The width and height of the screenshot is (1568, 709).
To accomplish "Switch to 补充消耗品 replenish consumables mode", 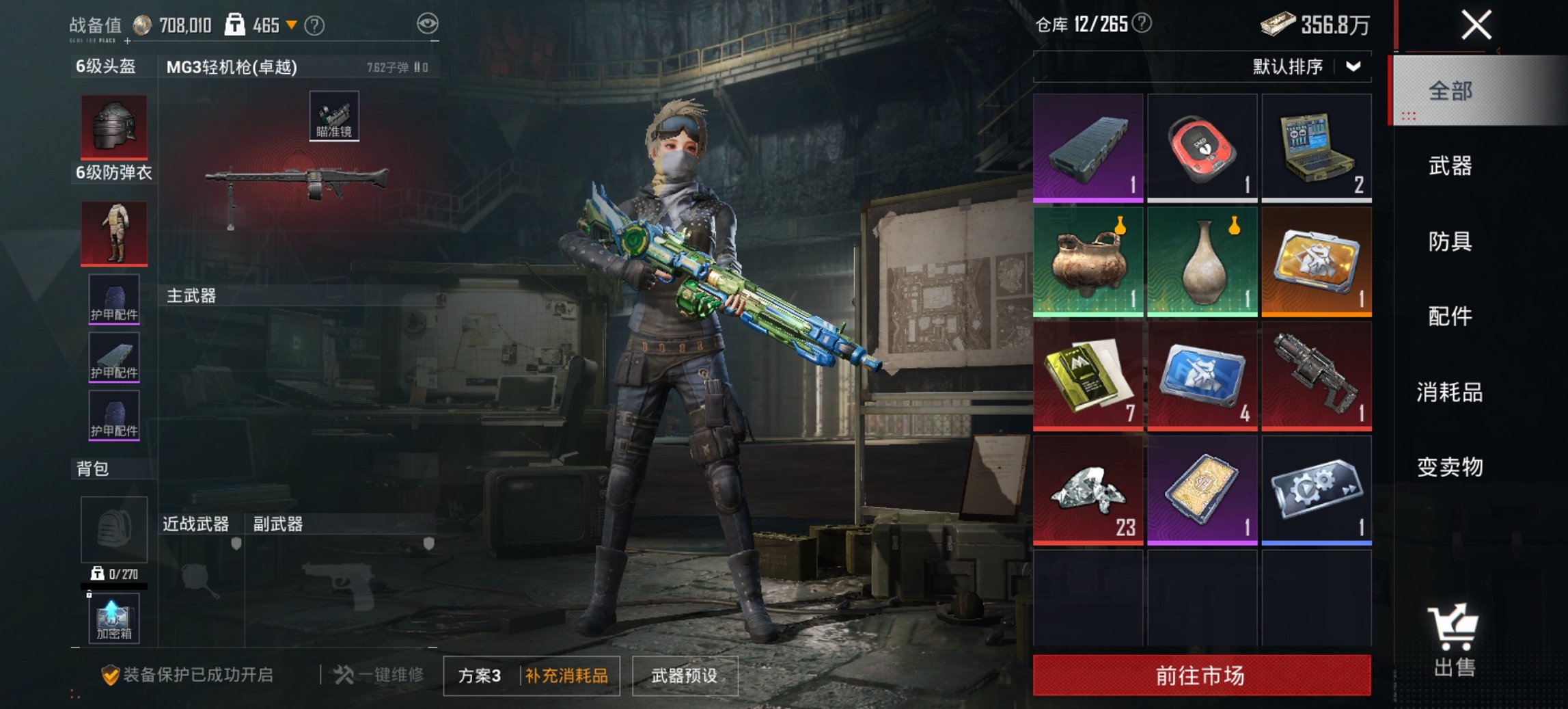I will (566, 673).
